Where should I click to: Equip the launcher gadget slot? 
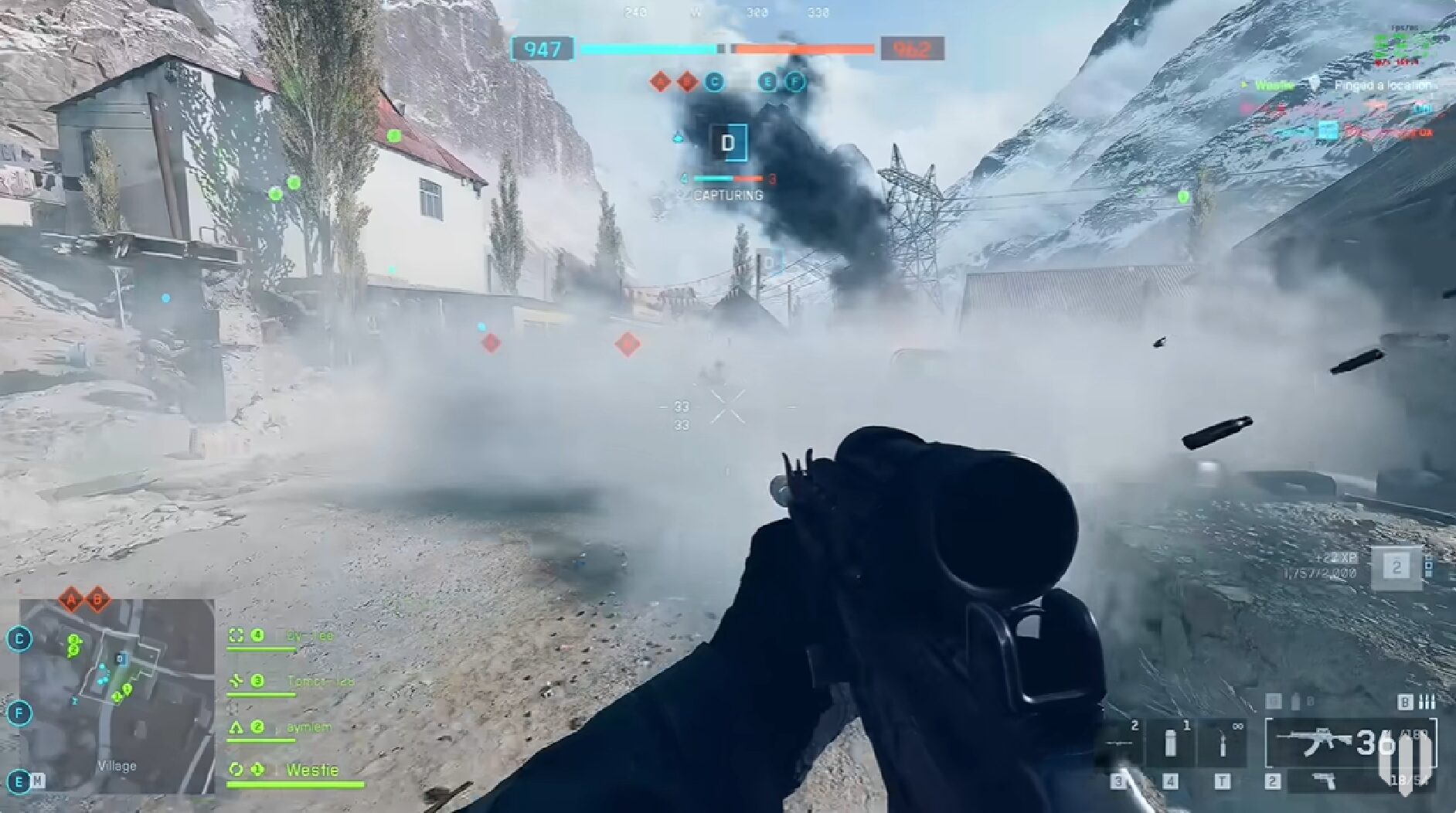click(x=1118, y=743)
